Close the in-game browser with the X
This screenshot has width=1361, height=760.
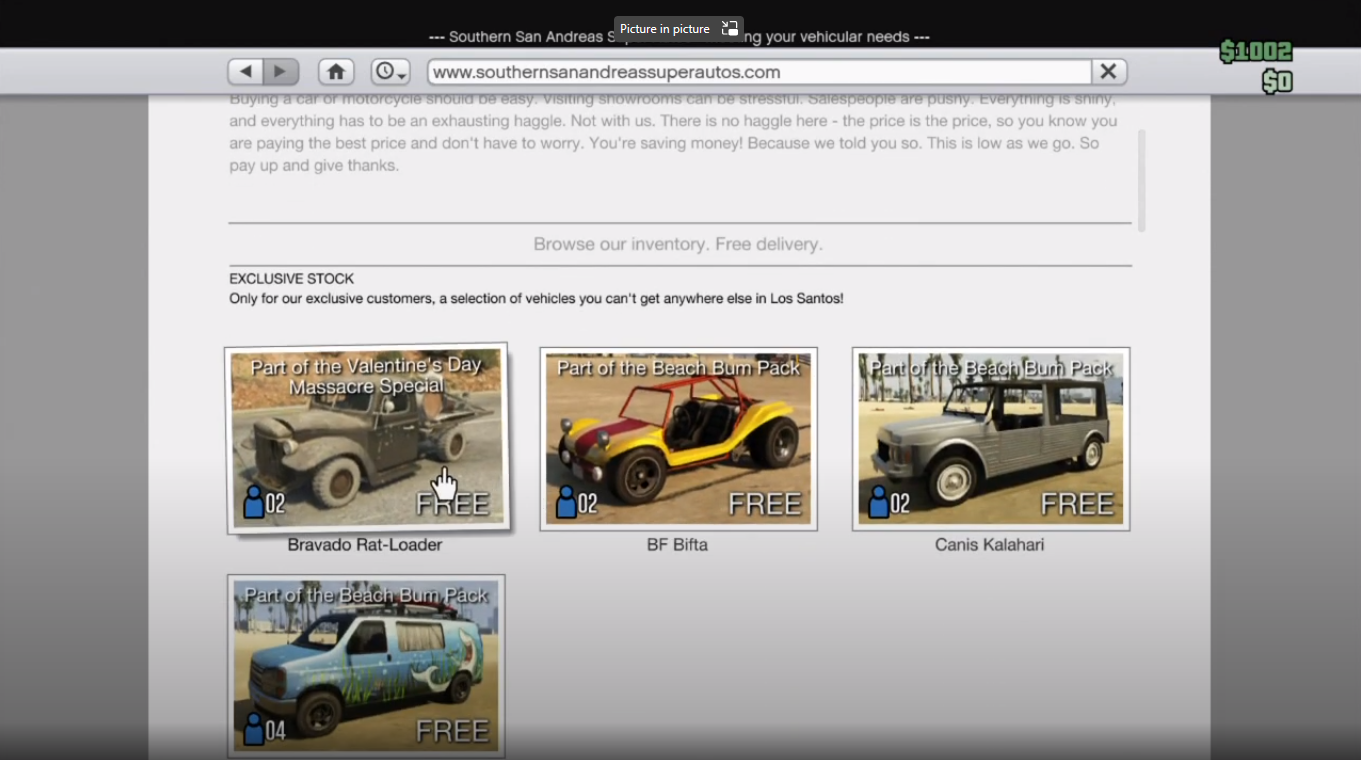(x=1108, y=72)
